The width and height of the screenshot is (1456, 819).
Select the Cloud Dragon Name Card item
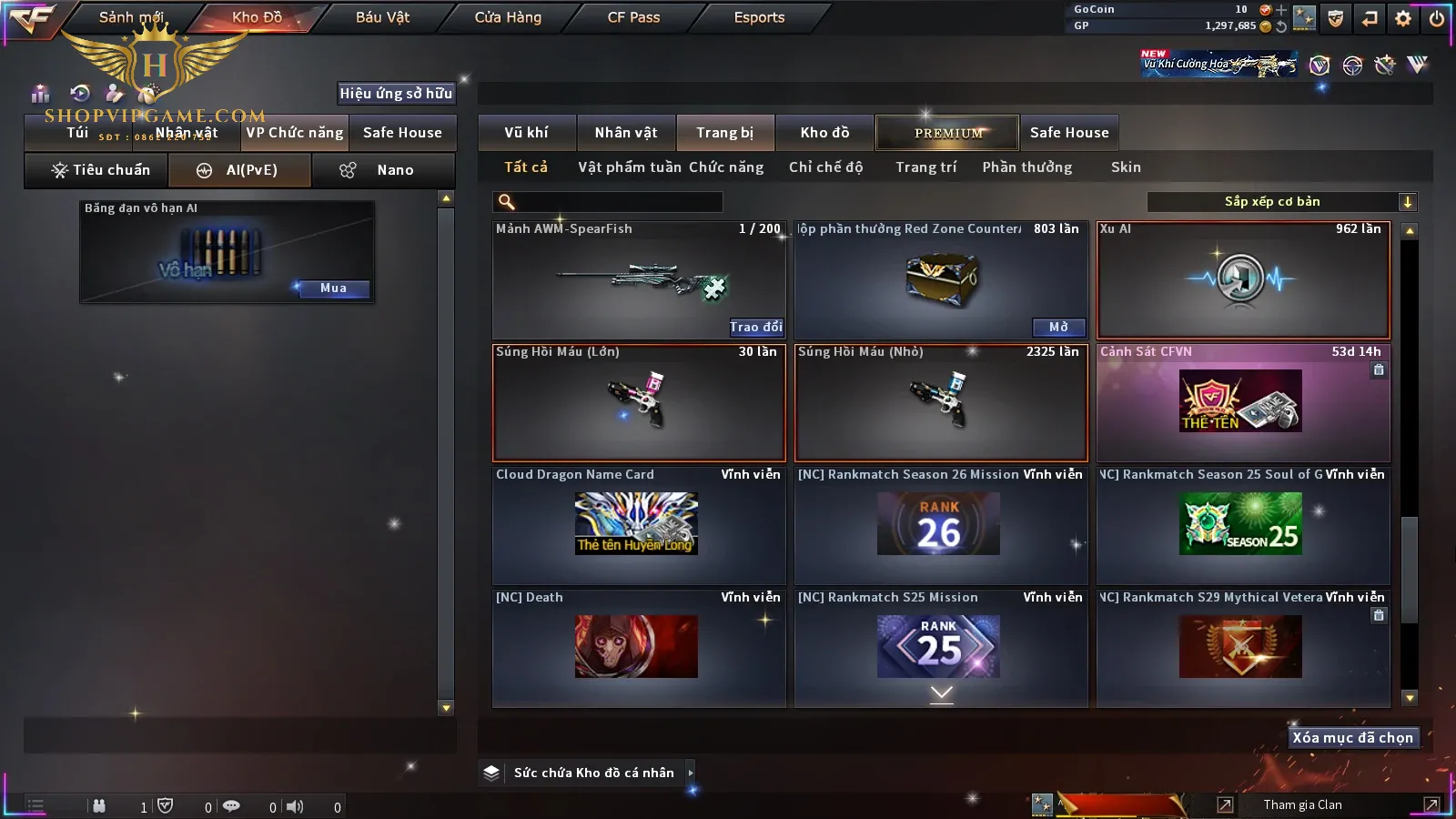[639, 525]
